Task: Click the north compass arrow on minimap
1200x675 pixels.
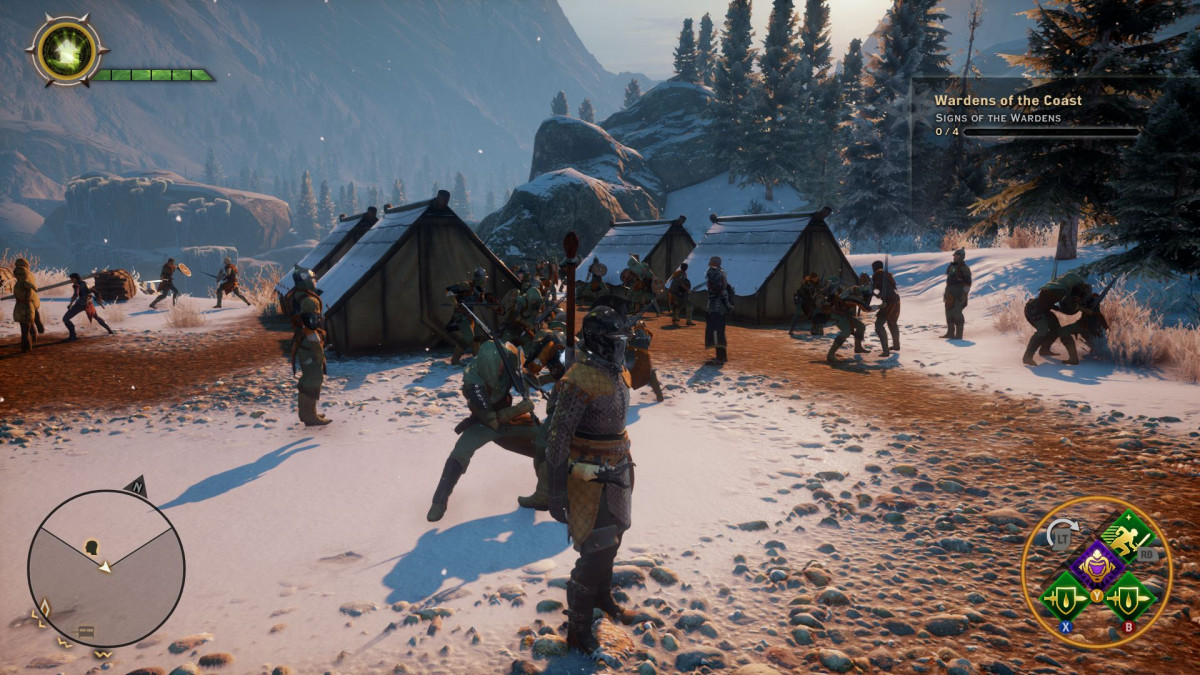Action: click(137, 485)
